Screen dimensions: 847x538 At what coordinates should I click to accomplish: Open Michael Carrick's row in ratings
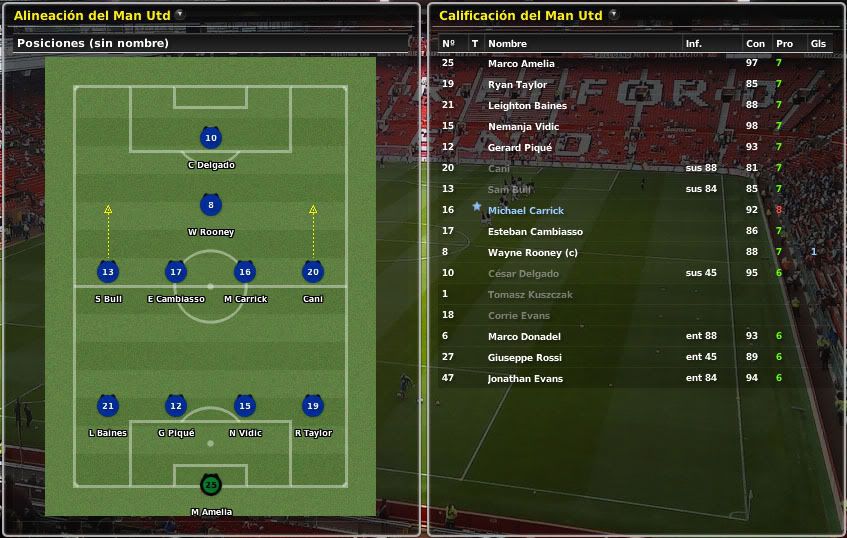pyautogui.click(x=526, y=210)
